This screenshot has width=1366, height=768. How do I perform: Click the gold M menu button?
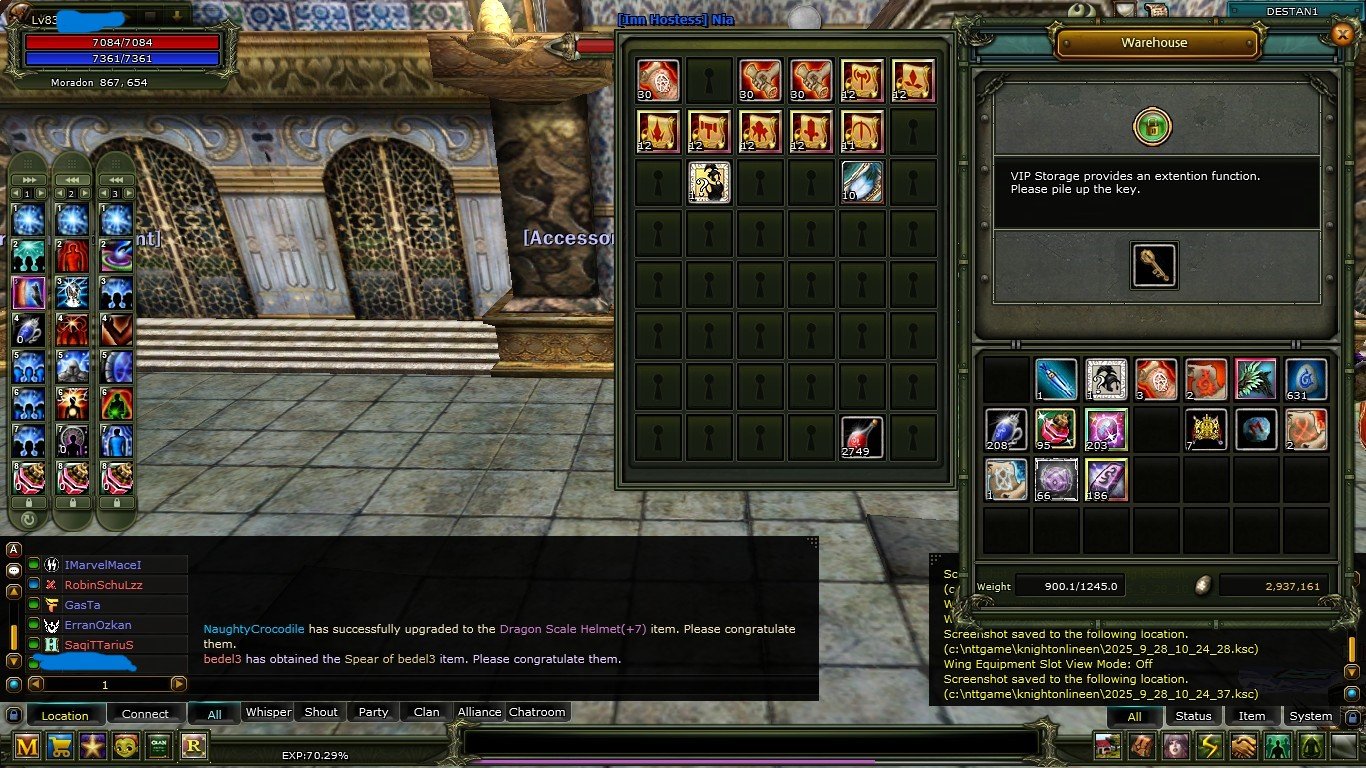point(27,745)
